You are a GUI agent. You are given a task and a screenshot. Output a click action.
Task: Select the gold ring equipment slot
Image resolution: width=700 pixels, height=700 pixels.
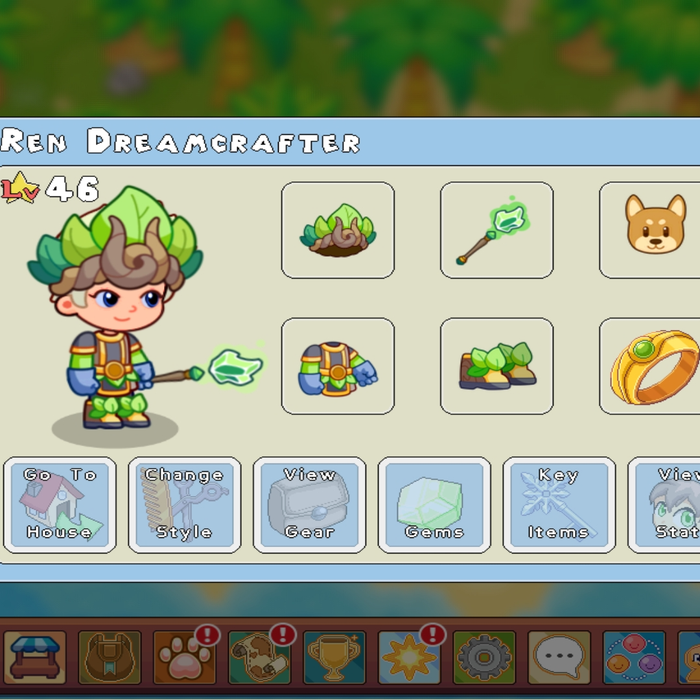(650, 366)
